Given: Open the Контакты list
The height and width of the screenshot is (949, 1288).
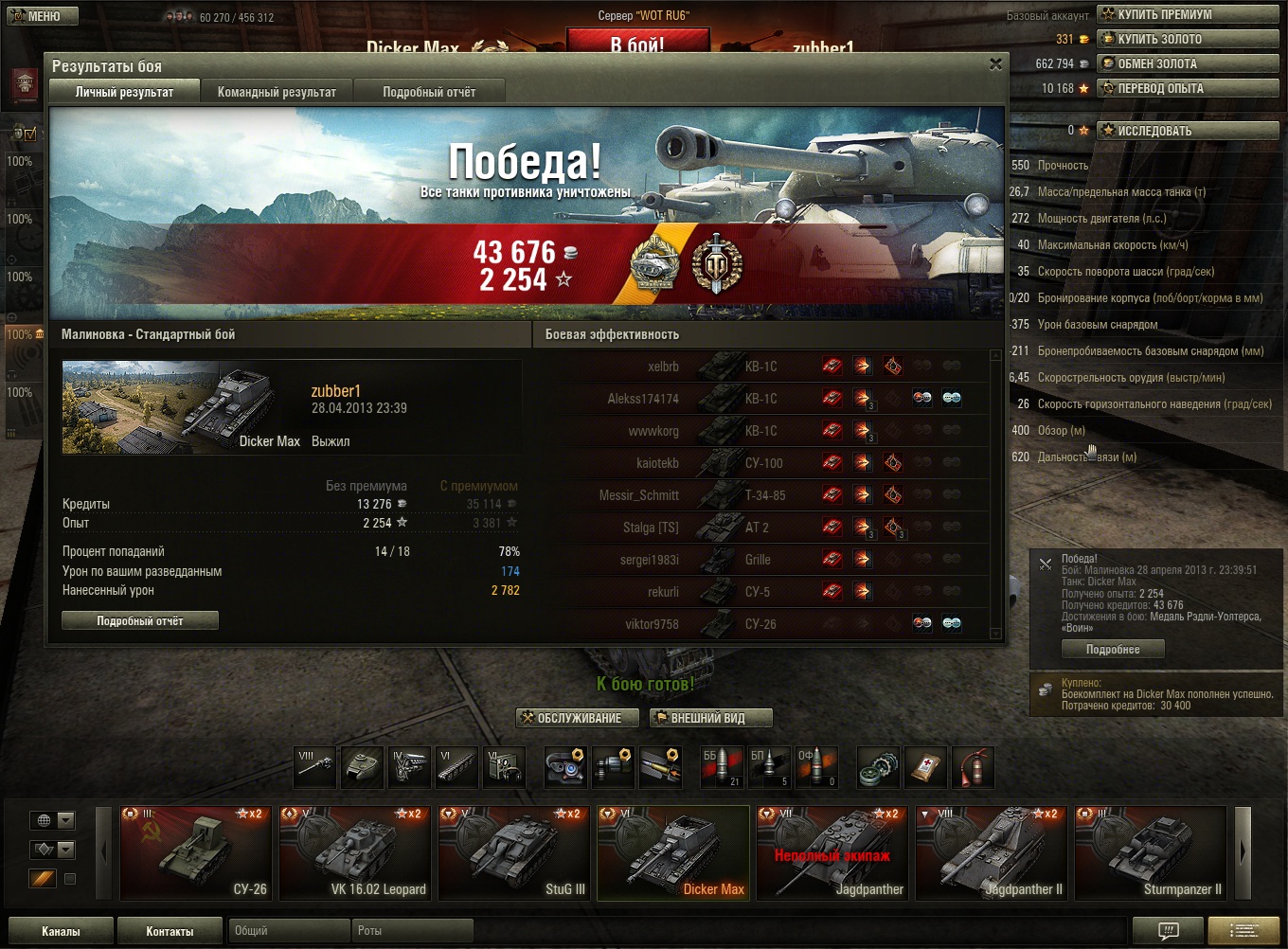Looking at the screenshot, I should click(170, 931).
